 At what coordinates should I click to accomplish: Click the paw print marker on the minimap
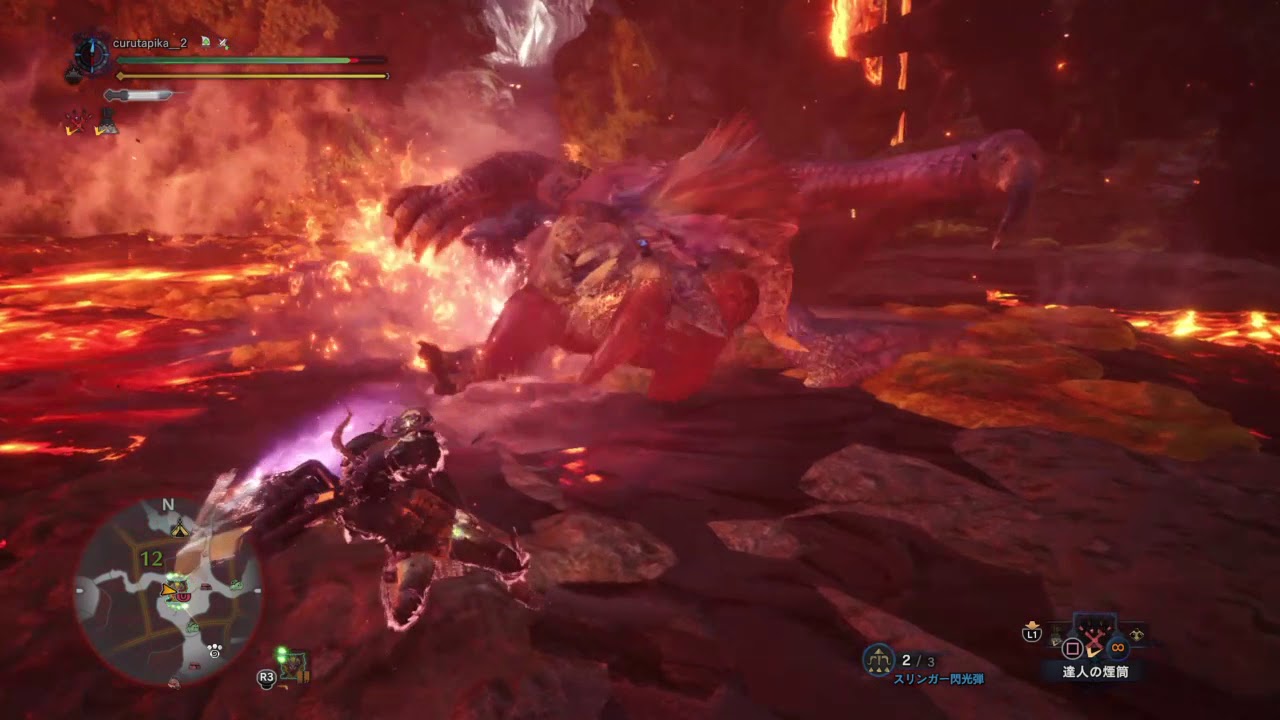[214, 650]
